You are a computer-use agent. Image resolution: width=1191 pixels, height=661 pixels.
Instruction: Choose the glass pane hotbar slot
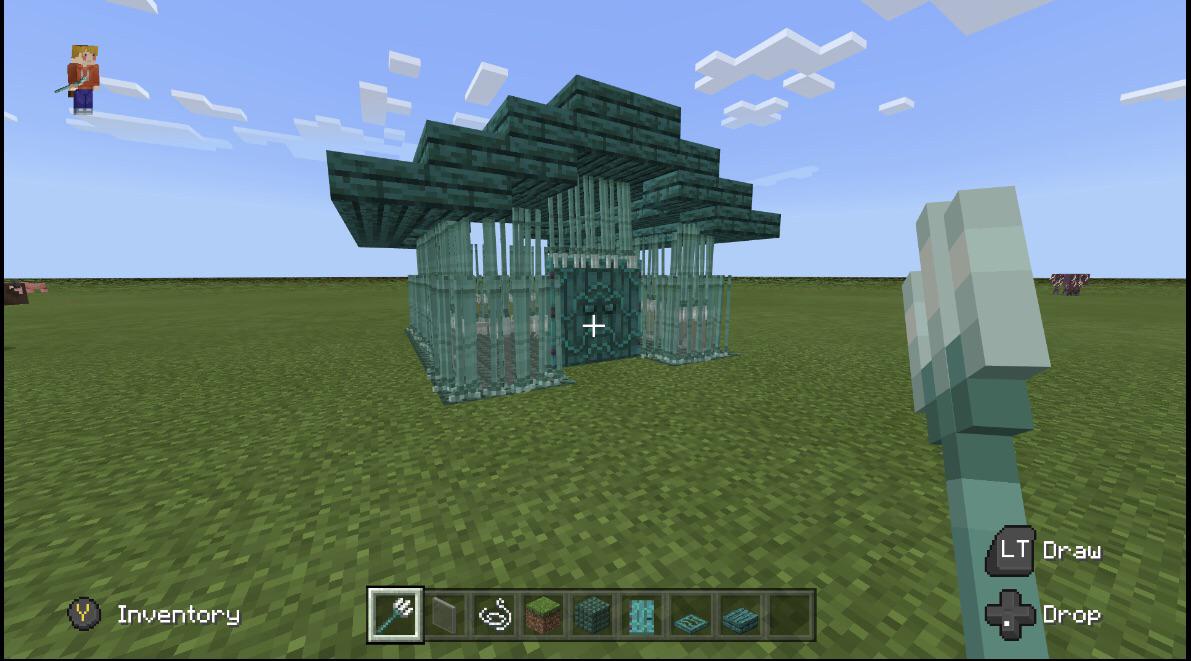pos(447,614)
